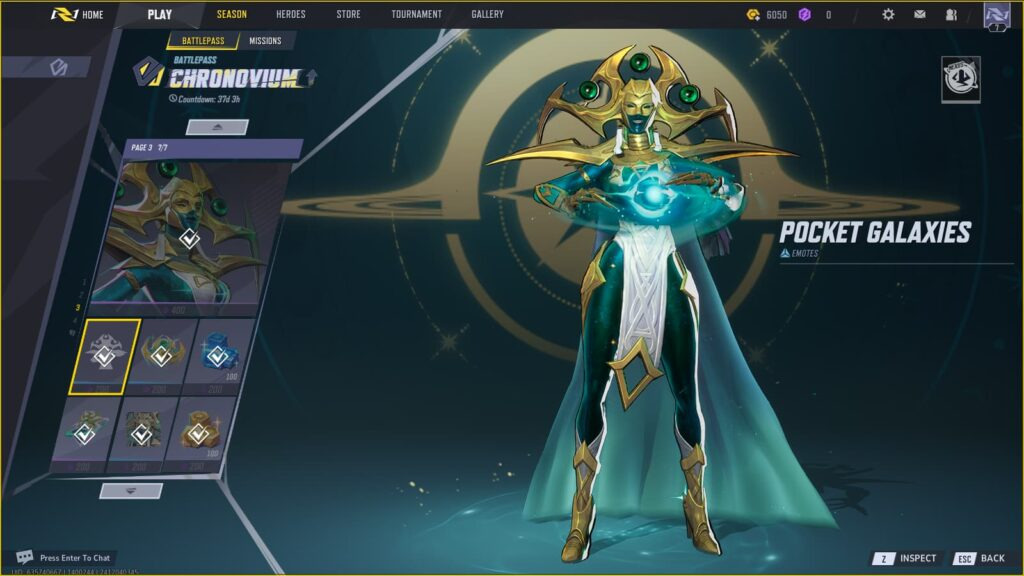Open the Store
Screen dimensions: 1024x576
(x=348, y=15)
